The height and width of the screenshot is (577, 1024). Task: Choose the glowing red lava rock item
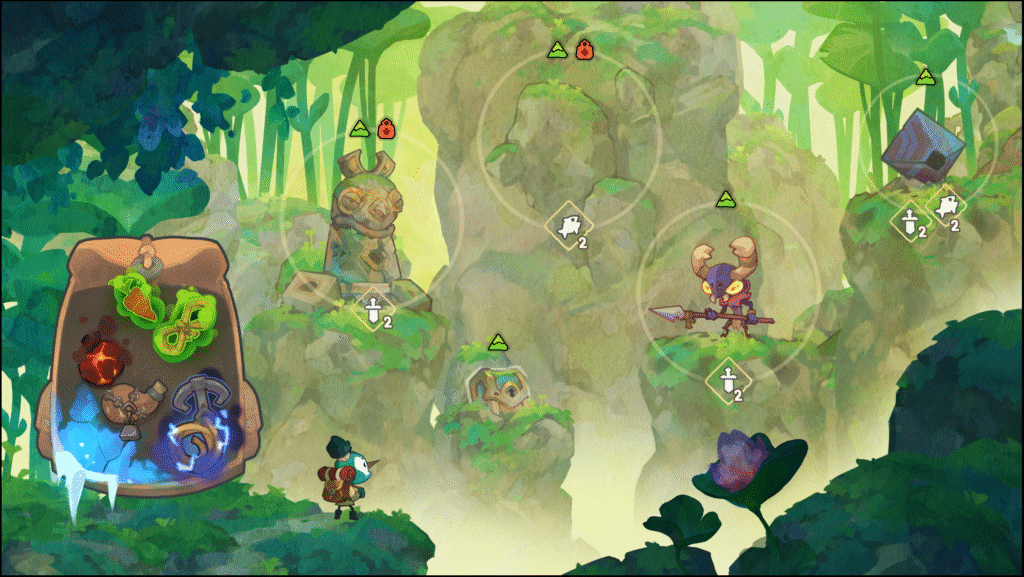(x=104, y=358)
